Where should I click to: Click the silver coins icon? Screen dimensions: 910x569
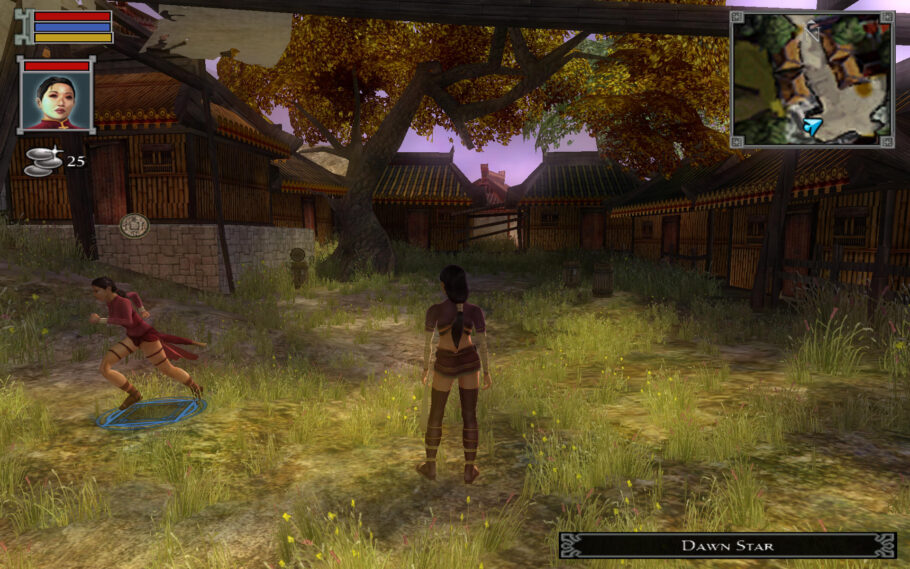[42, 162]
